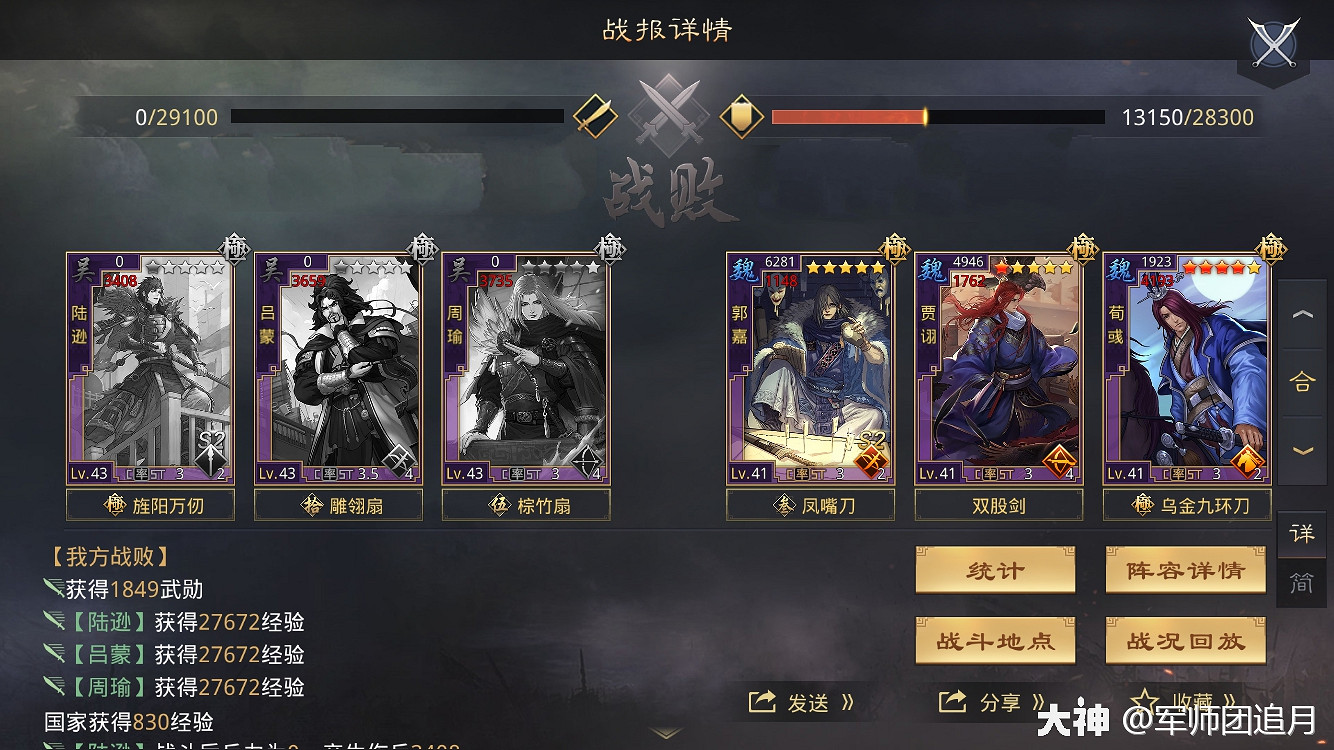The image size is (1334, 750).
Task: Switch to 简 simplified report mode
Action: coord(1301,583)
